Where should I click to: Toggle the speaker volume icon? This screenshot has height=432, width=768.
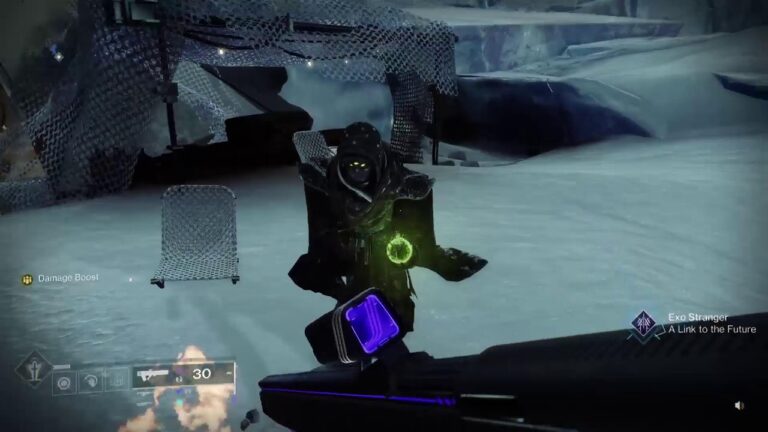[x=739, y=406]
